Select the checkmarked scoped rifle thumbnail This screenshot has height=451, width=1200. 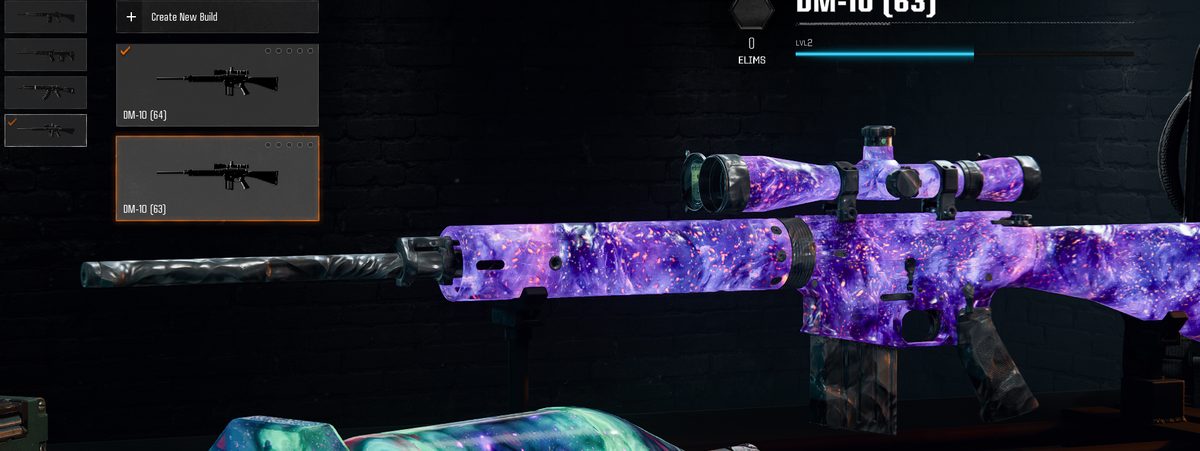45,130
